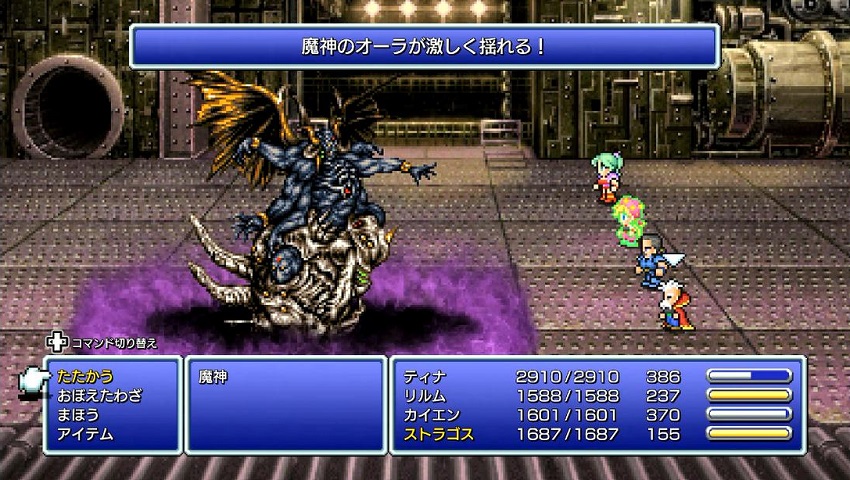This screenshot has height=480, width=850.
Task: Open the アイテム (Item) menu
Action: 84,434
